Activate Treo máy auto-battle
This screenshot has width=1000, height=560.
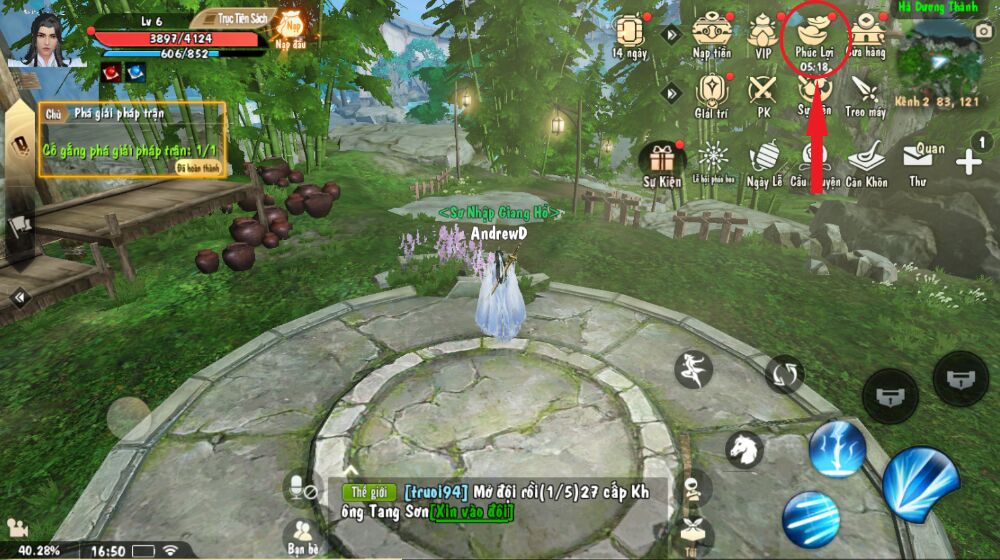tap(865, 93)
